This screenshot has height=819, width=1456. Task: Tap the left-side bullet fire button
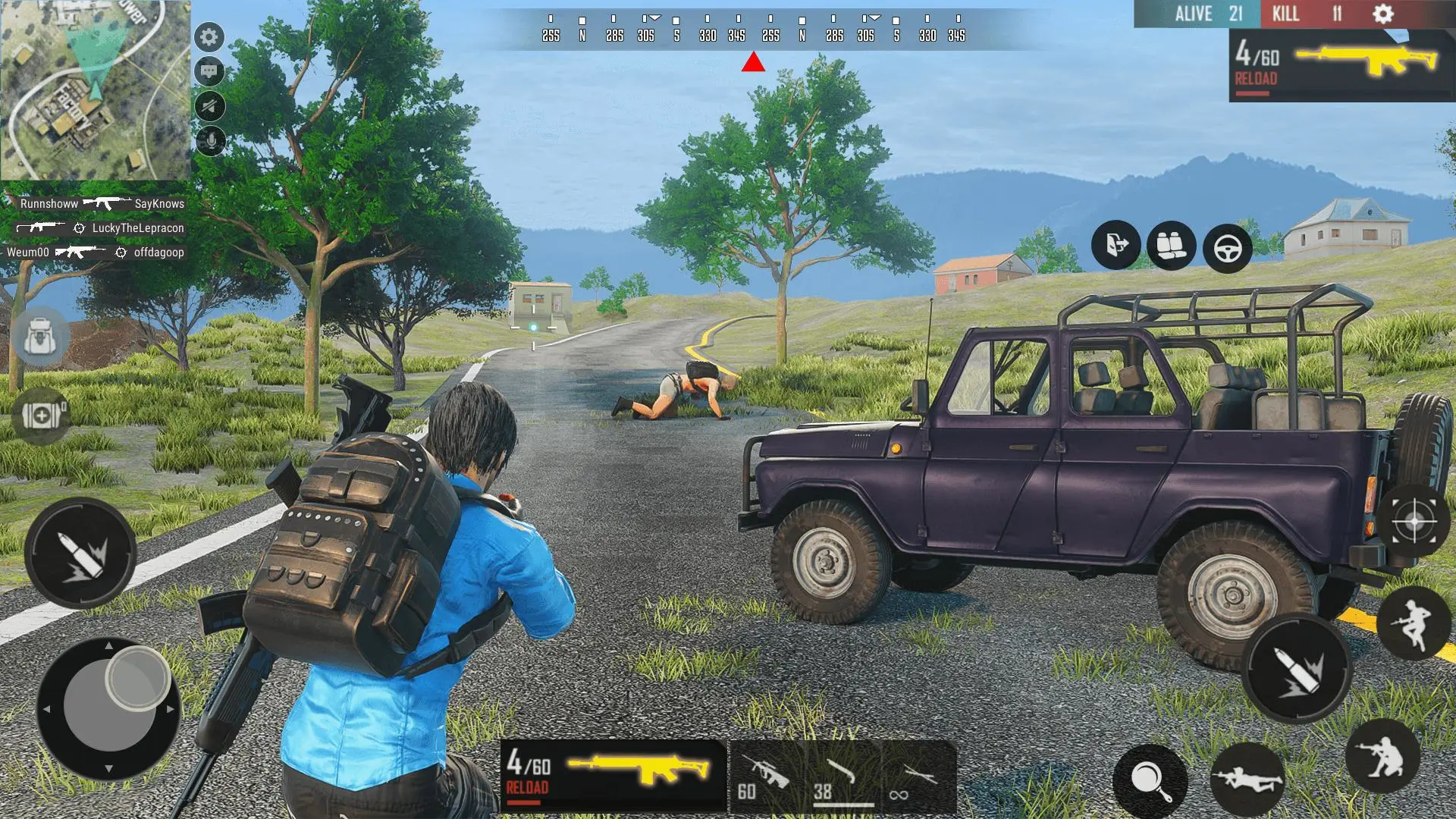pyautogui.click(x=80, y=553)
